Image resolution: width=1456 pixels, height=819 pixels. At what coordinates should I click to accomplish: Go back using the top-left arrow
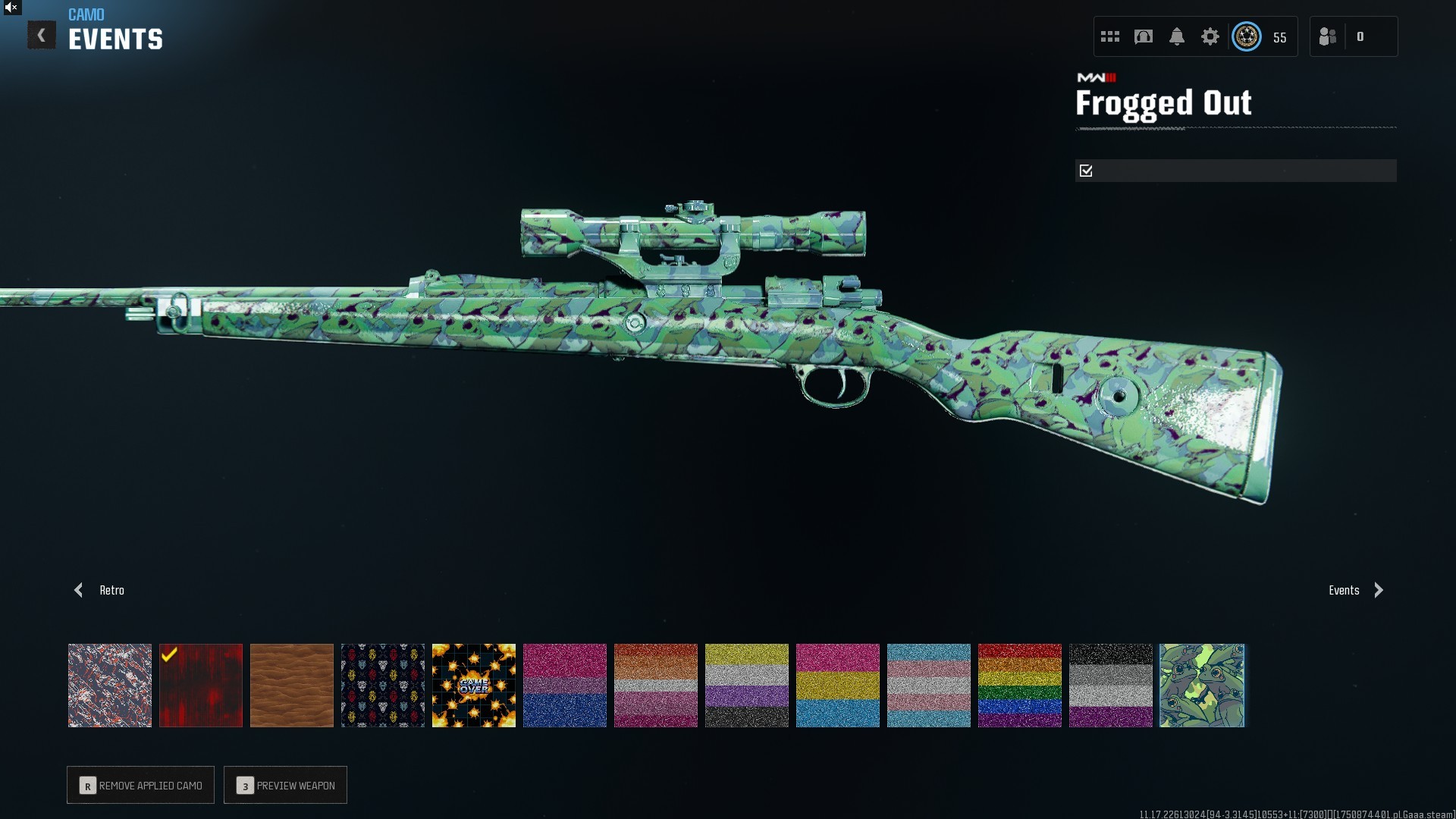coord(42,36)
